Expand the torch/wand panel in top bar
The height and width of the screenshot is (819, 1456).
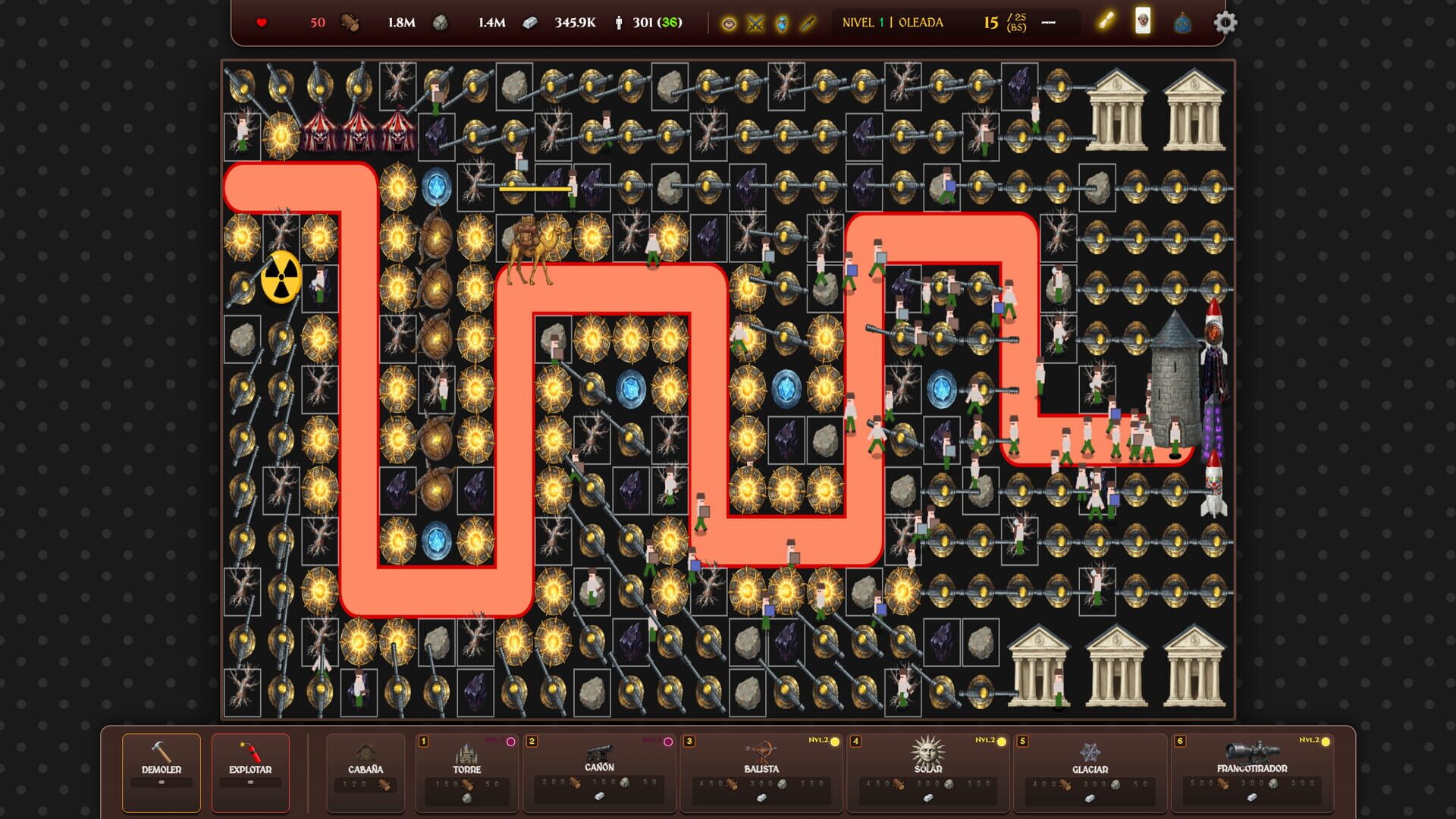[x=1106, y=23]
